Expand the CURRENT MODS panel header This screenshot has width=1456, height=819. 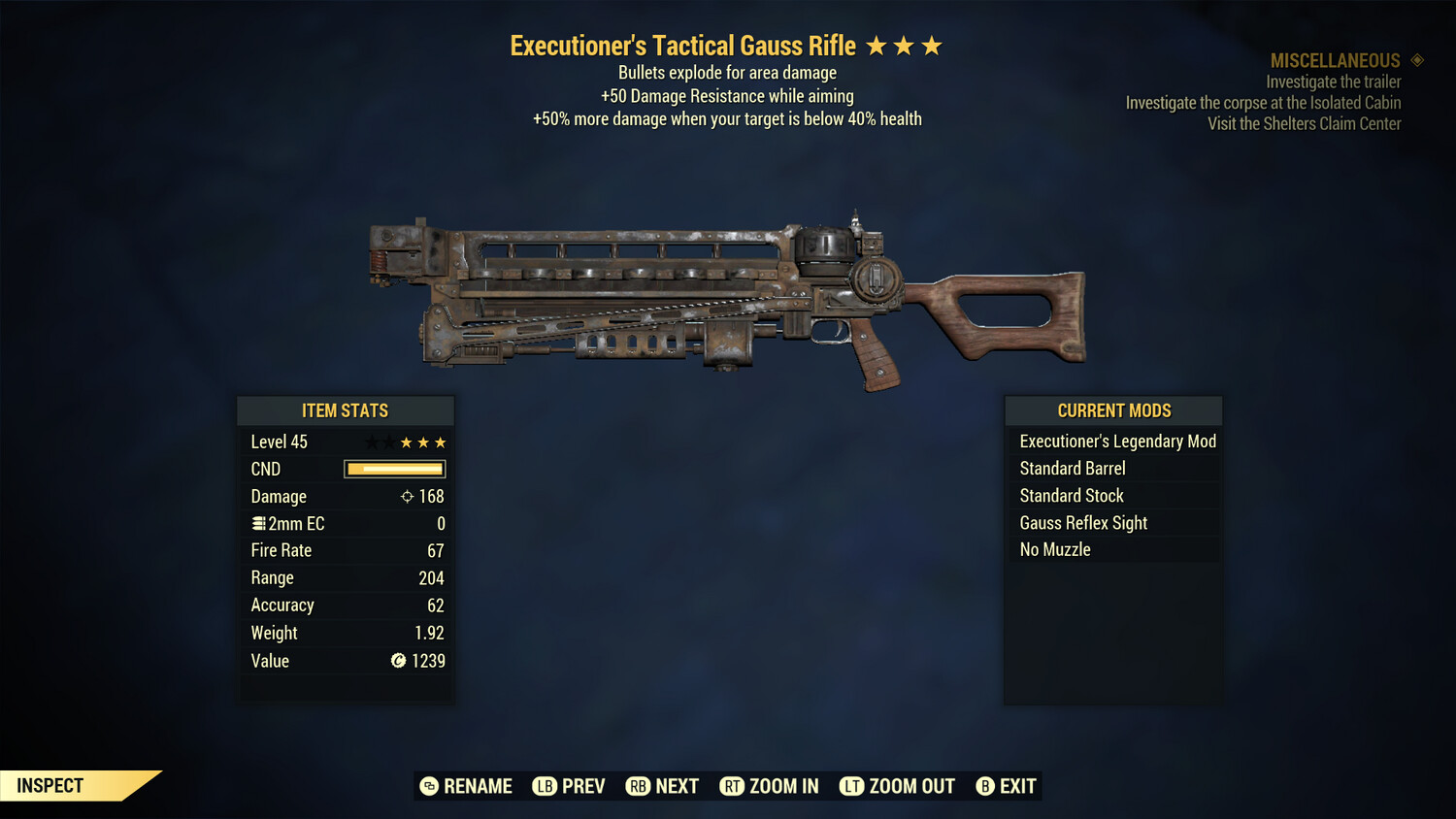pos(1112,409)
